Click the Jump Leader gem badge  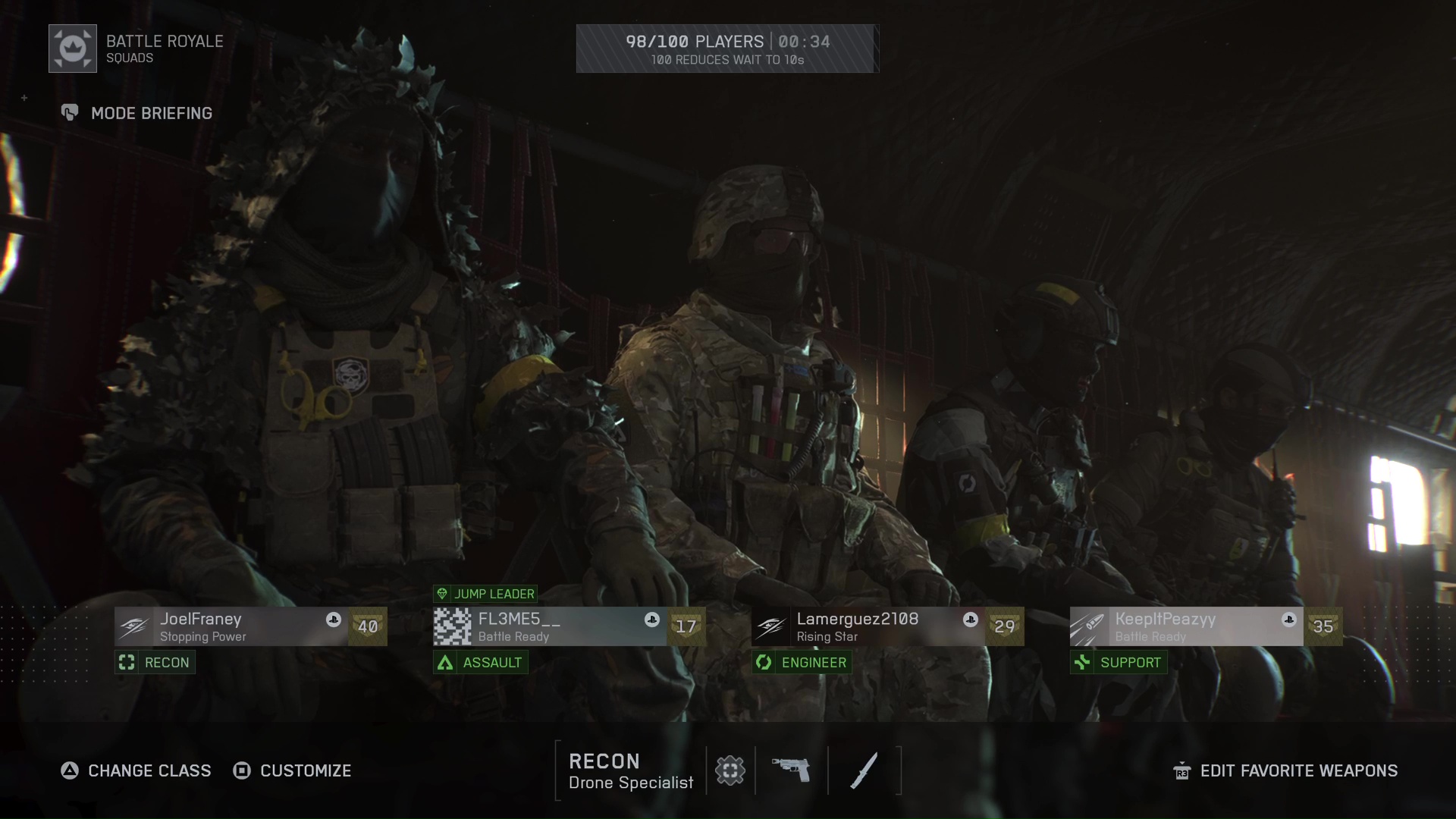point(444,594)
